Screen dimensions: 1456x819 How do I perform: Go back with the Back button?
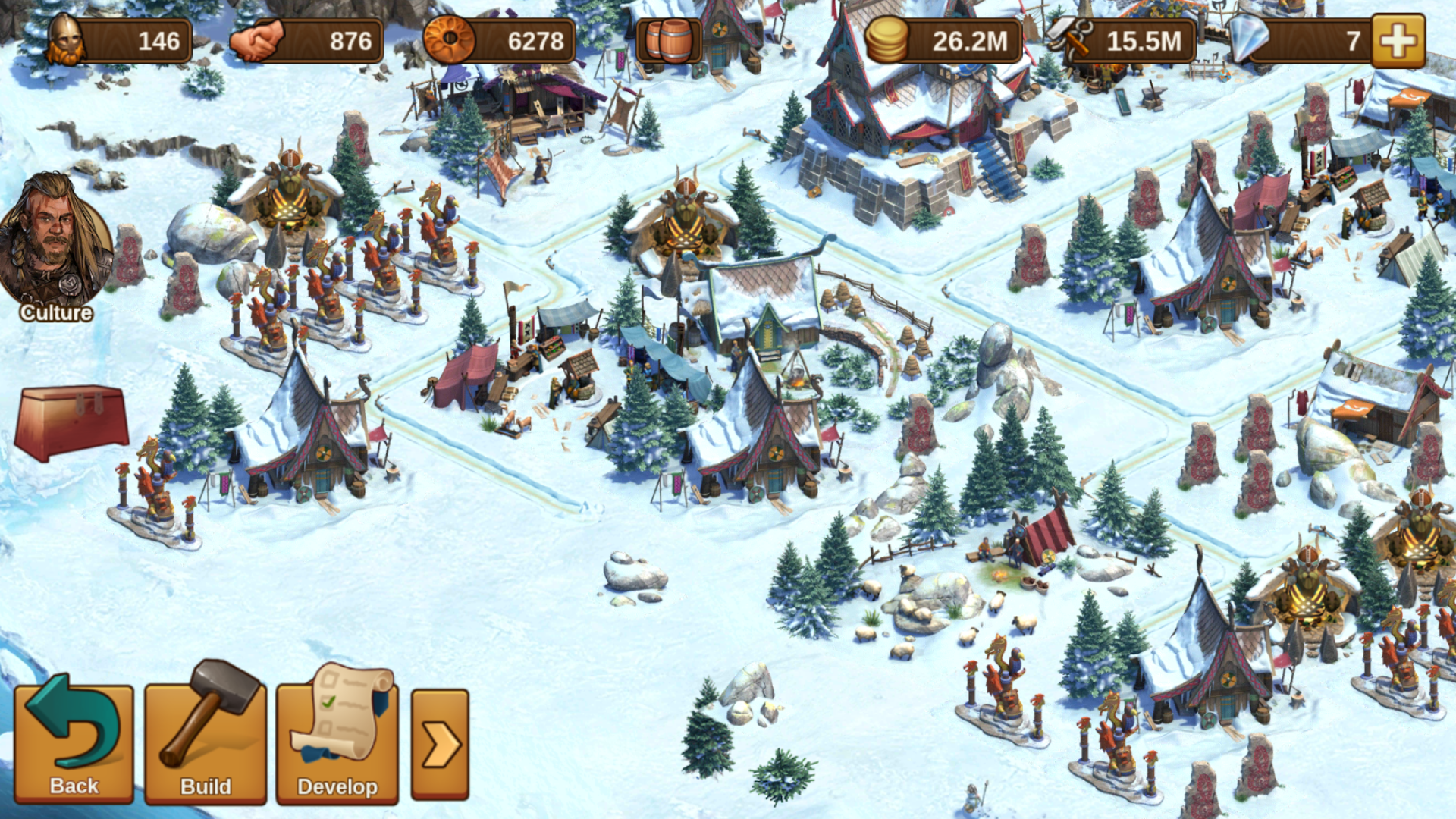click(x=74, y=742)
